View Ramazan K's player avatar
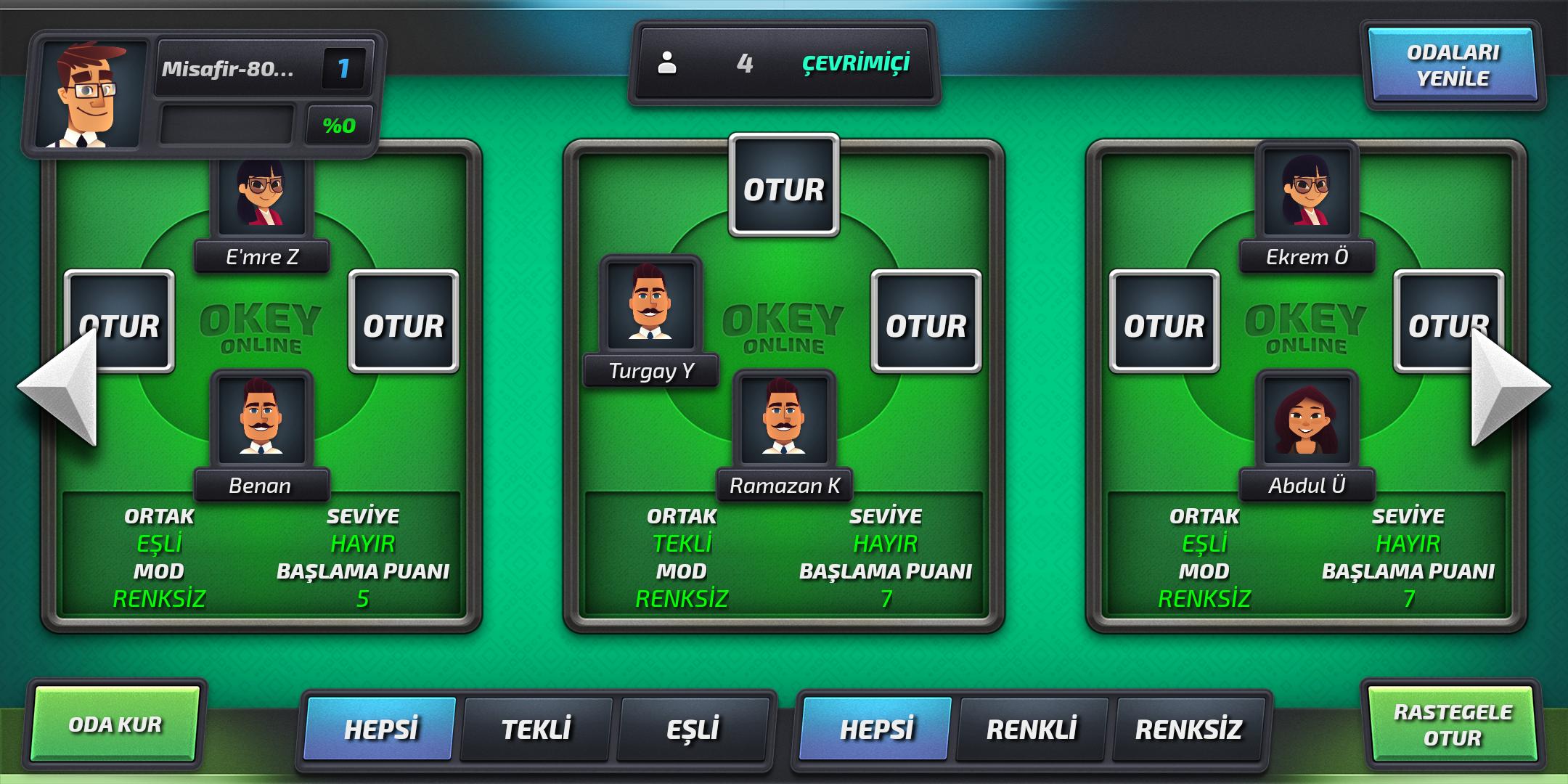1568x784 pixels. (x=784, y=418)
